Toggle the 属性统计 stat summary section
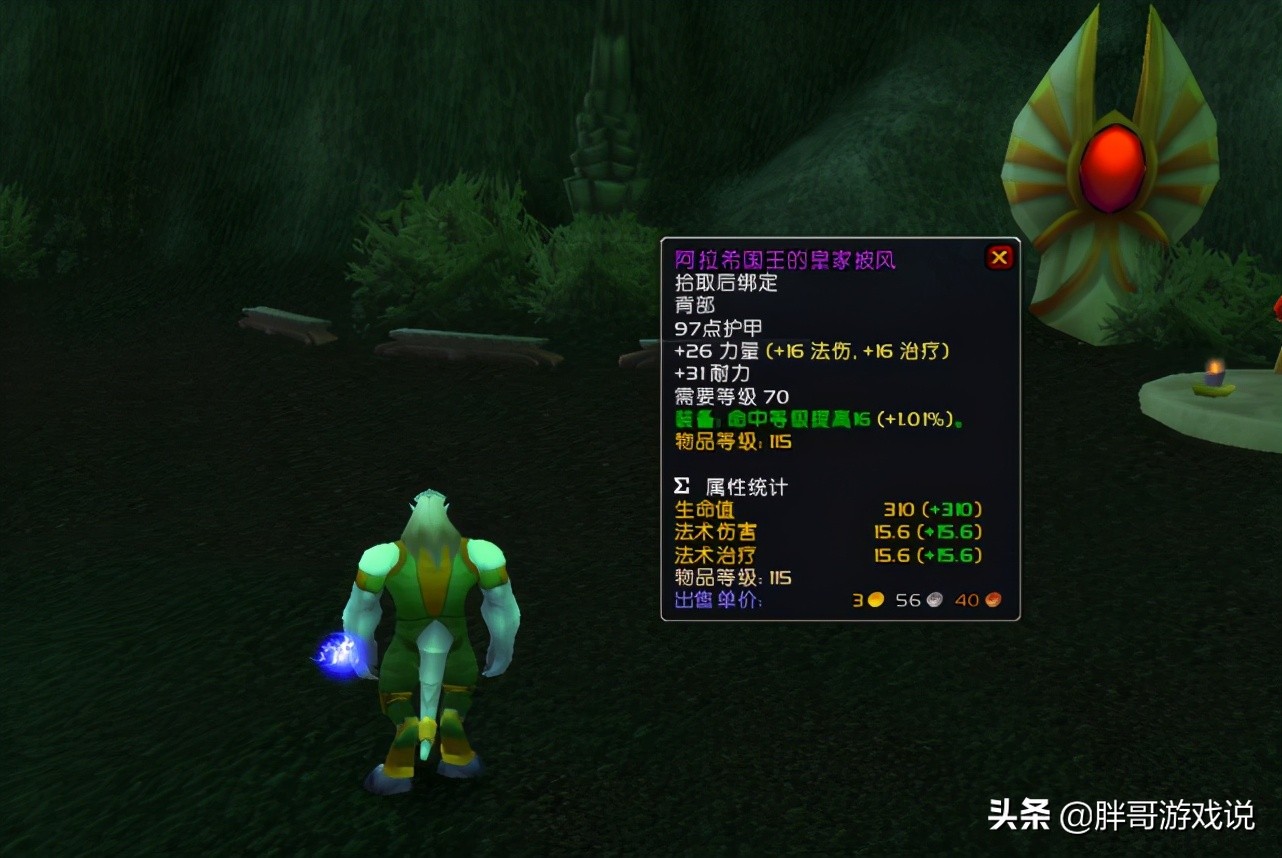Image resolution: width=1282 pixels, height=858 pixels. (x=745, y=485)
